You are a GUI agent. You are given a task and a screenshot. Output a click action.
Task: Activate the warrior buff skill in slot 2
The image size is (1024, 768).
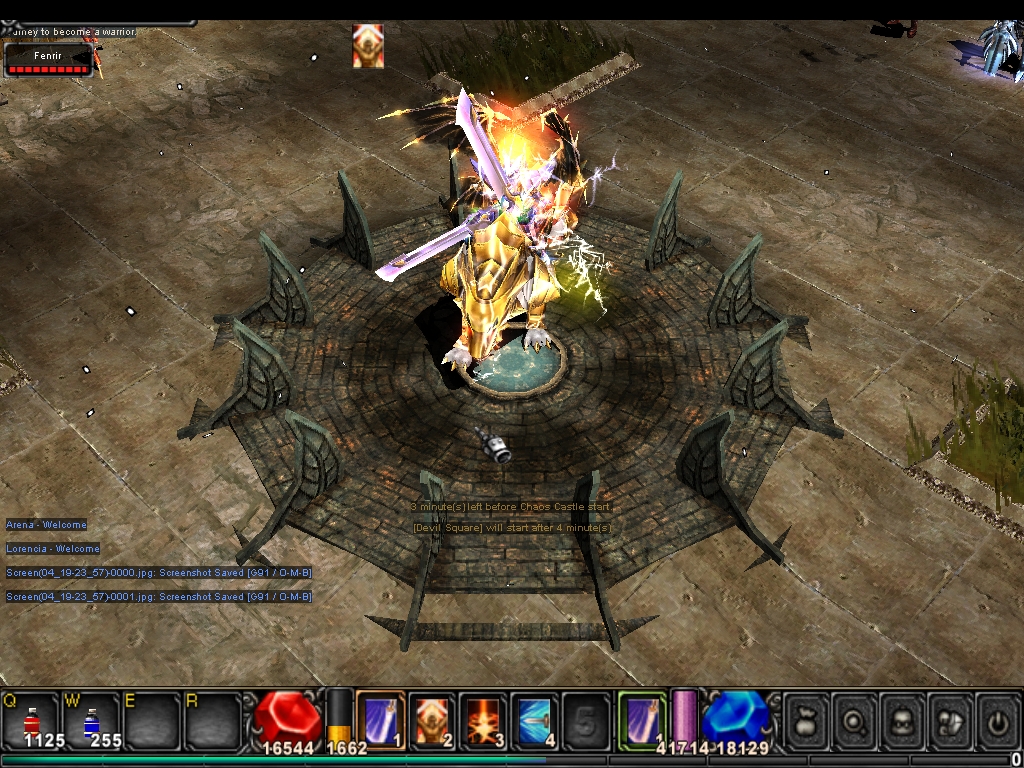pos(432,718)
